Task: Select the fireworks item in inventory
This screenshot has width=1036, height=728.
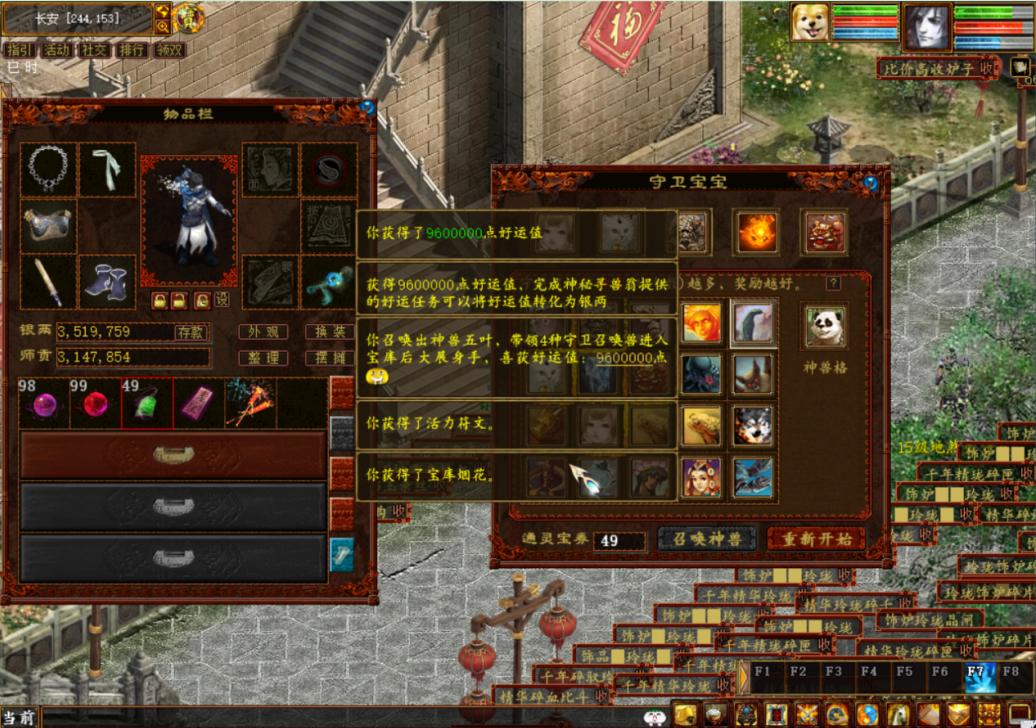Action: tap(249, 404)
